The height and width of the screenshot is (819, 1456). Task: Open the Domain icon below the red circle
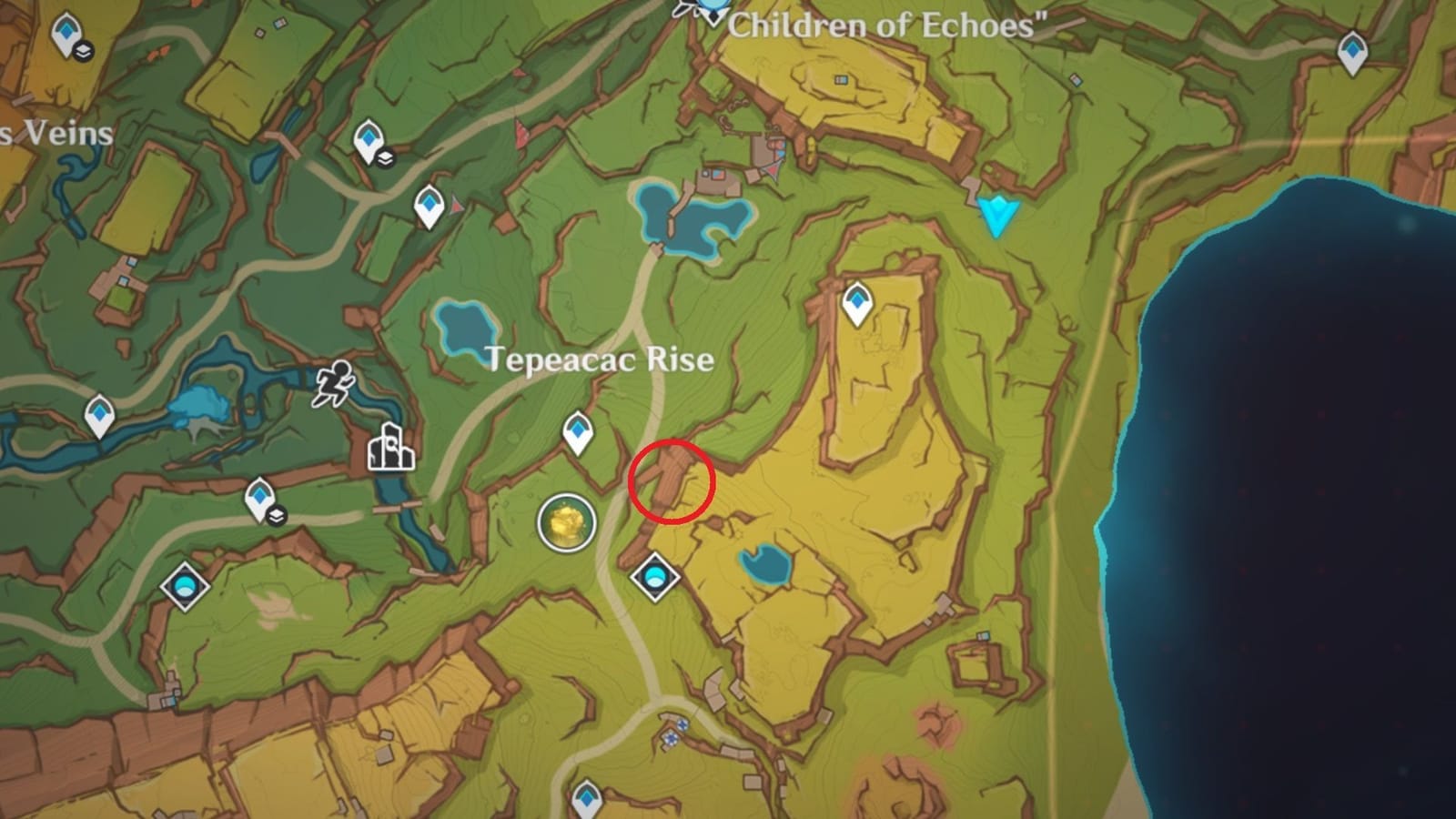654,576
